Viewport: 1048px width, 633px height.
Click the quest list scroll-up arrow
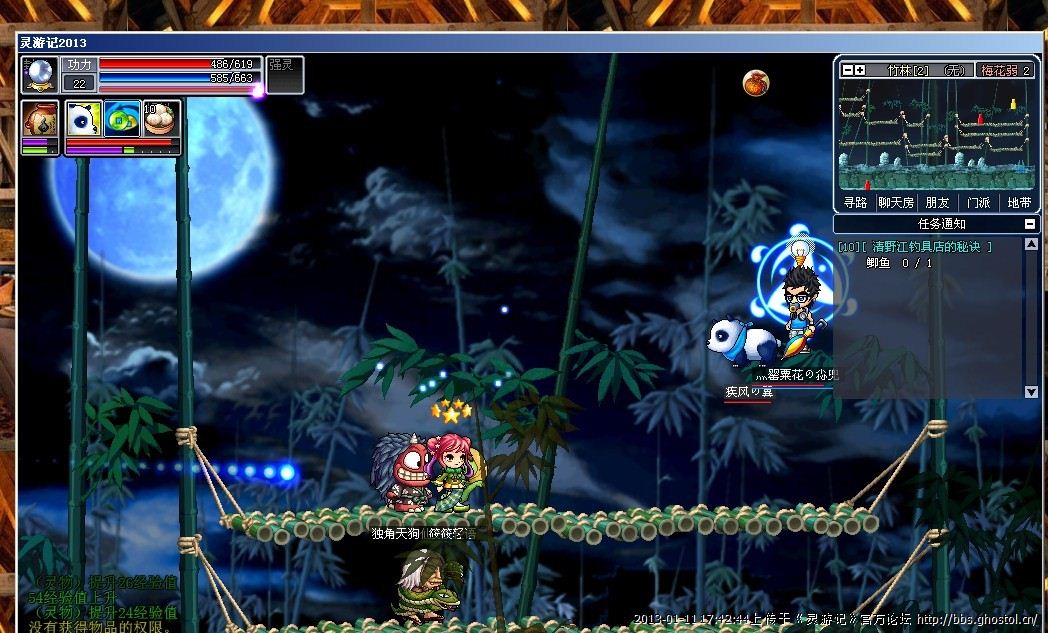[x=1031, y=244]
